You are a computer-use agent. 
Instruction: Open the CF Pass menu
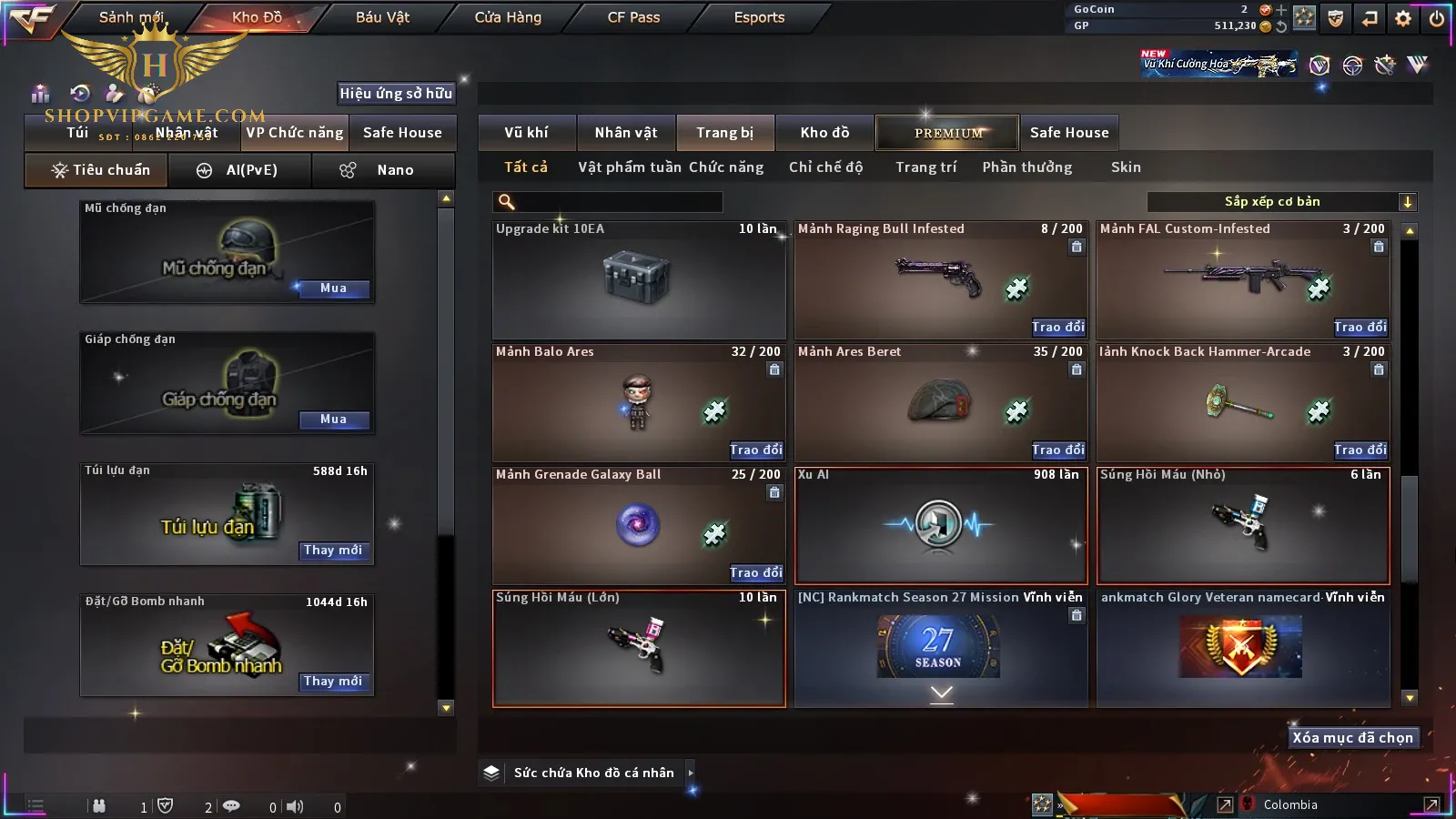click(633, 17)
